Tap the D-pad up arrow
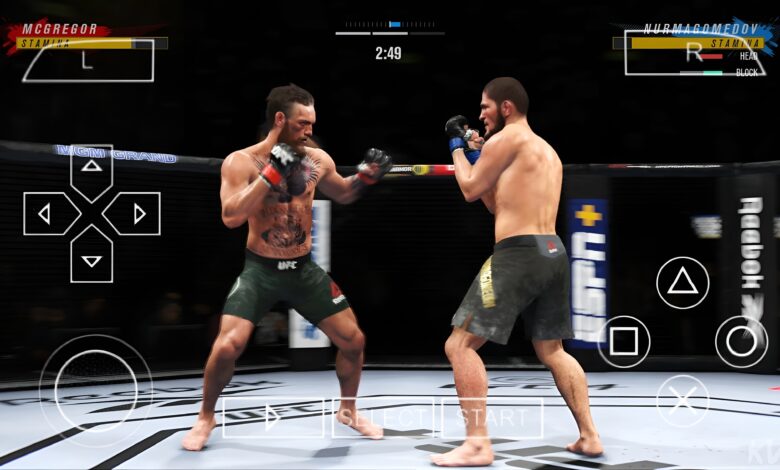Image resolution: width=780 pixels, height=470 pixels. [91, 170]
